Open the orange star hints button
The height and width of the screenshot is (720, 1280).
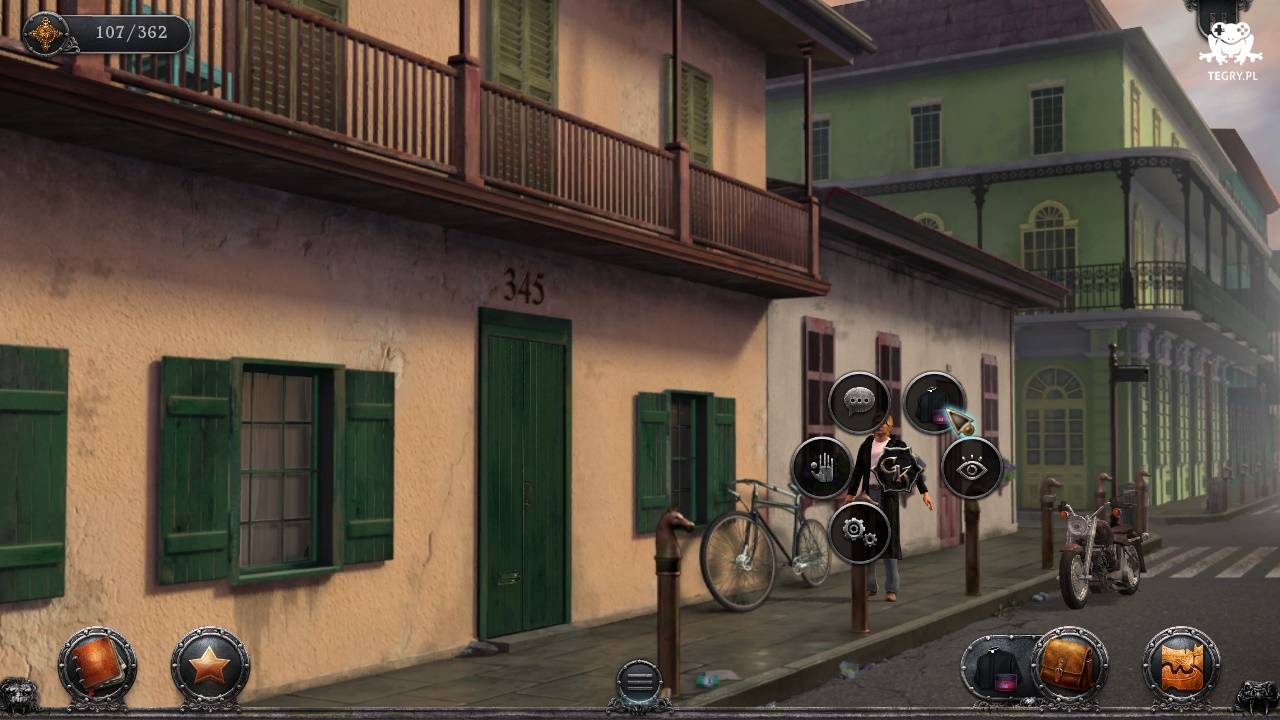pyautogui.click(x=210, y=665)
